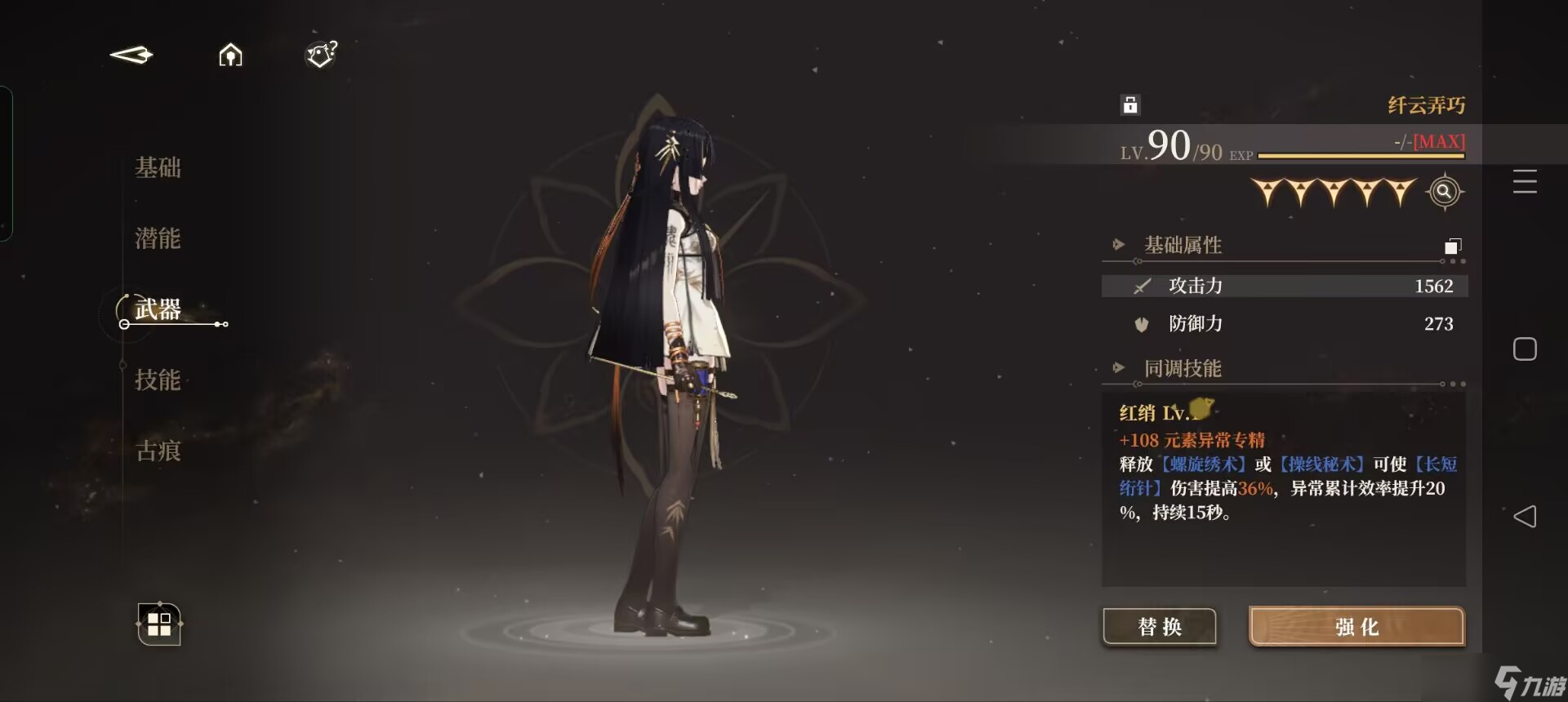Open the 古痕 tab
Viewport: 1568px width, 702px height.
point(158,451)
